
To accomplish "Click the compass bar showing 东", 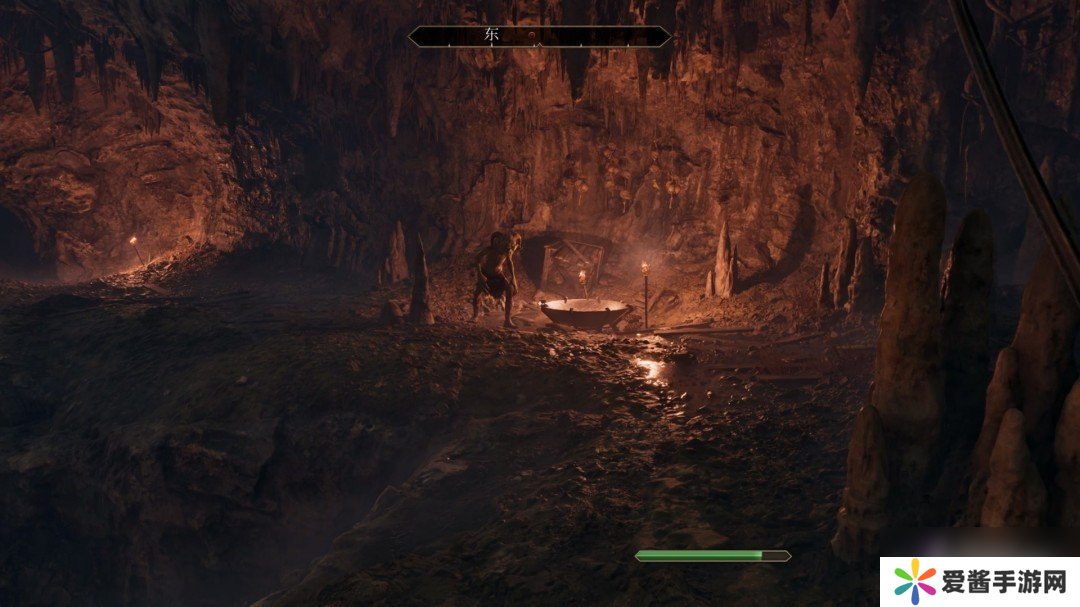I will point(539,36).
